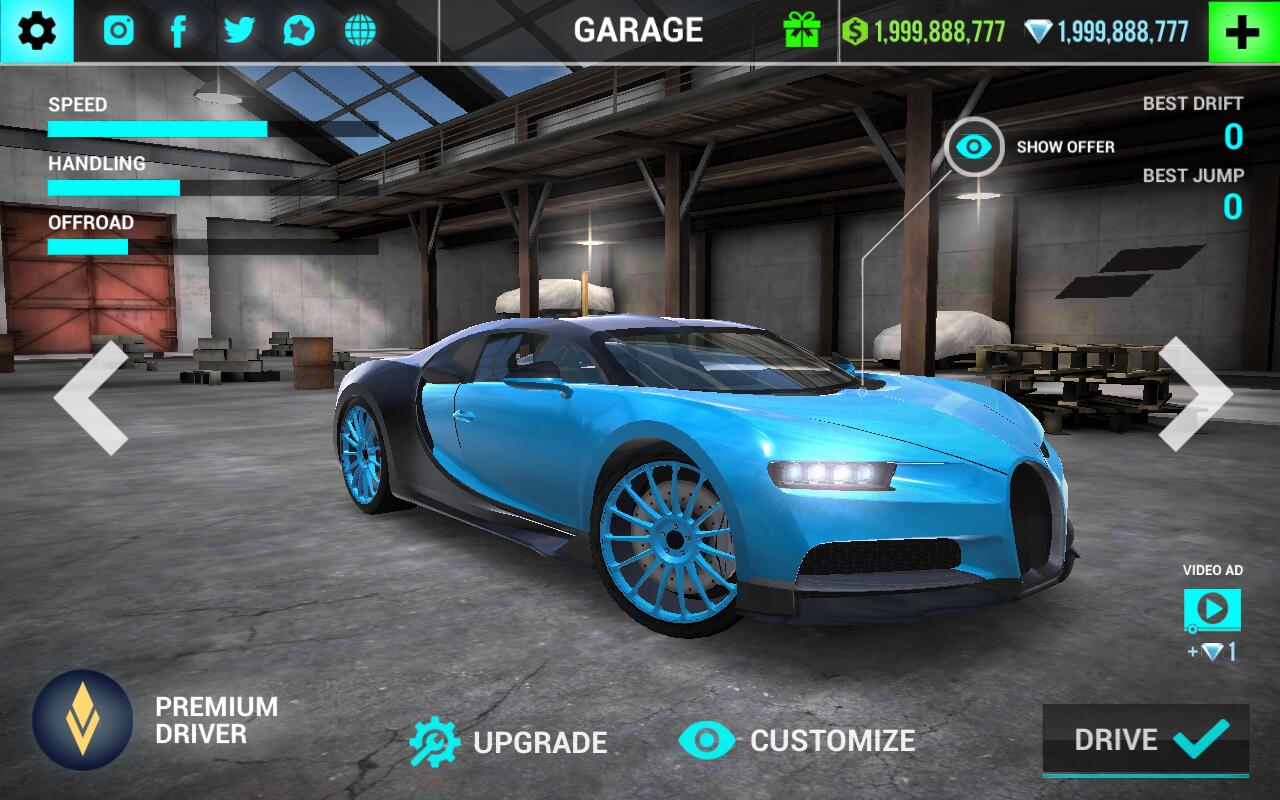Open the website globe icon
The height and width of the screenshot is (800, 1280).
tap(358, 29)
